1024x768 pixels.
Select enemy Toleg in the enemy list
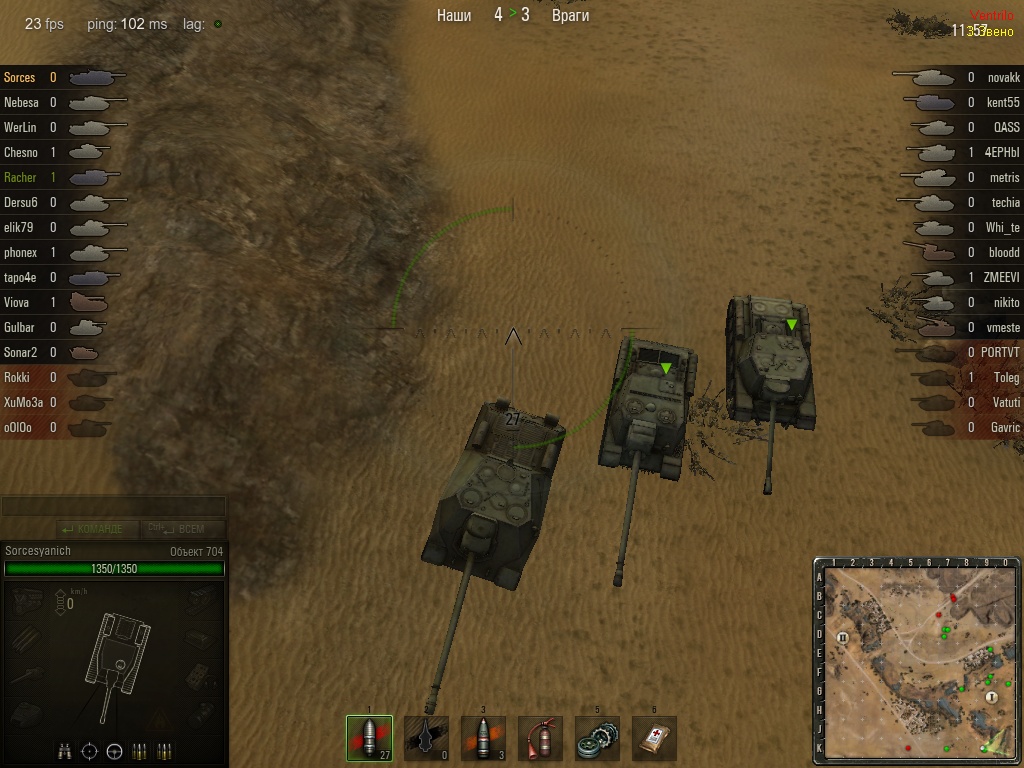click(x=1006, y=378)
